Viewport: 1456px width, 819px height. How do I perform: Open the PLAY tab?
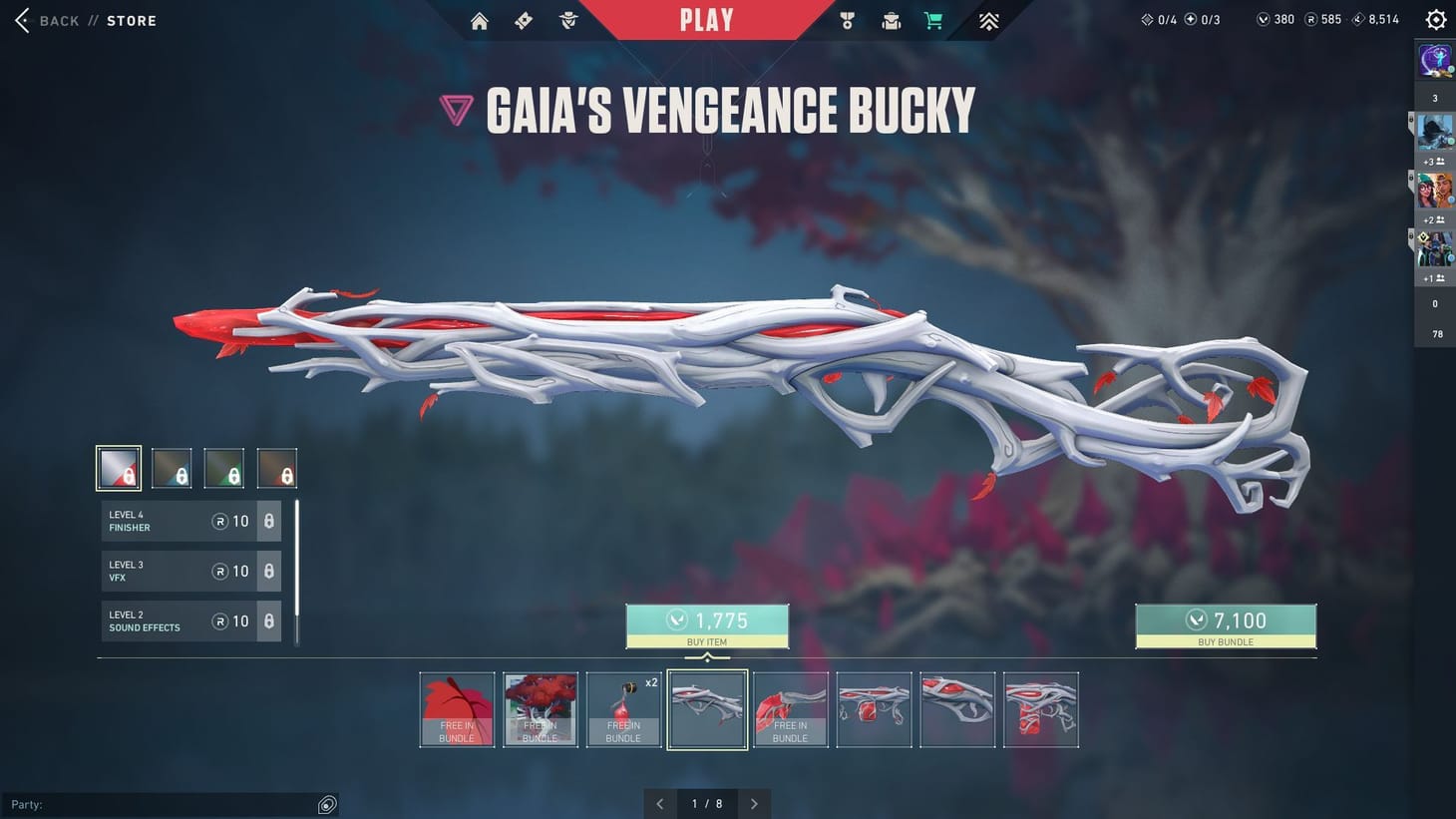708,20
